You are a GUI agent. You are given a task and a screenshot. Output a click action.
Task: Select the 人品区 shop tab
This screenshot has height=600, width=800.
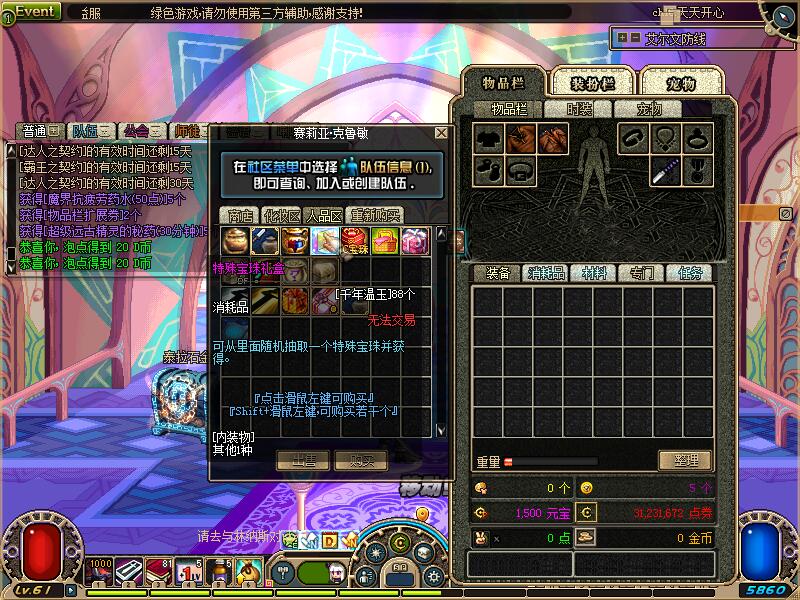[324, 215]
